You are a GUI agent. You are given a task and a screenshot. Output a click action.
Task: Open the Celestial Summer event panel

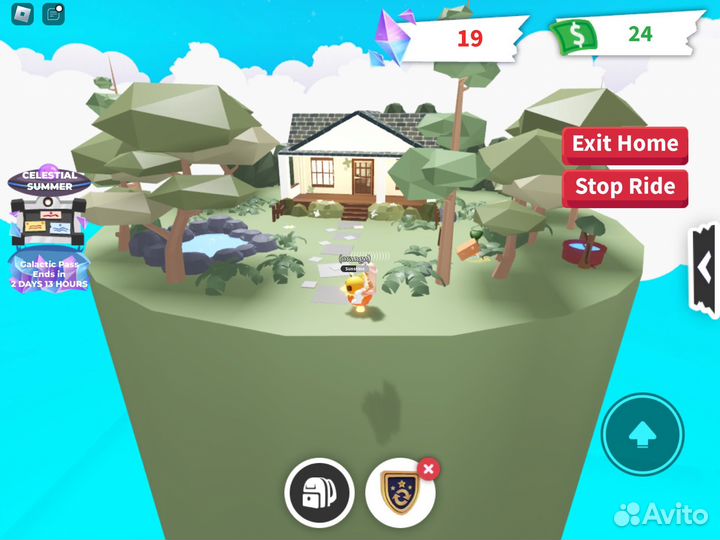tap(49, 203)
